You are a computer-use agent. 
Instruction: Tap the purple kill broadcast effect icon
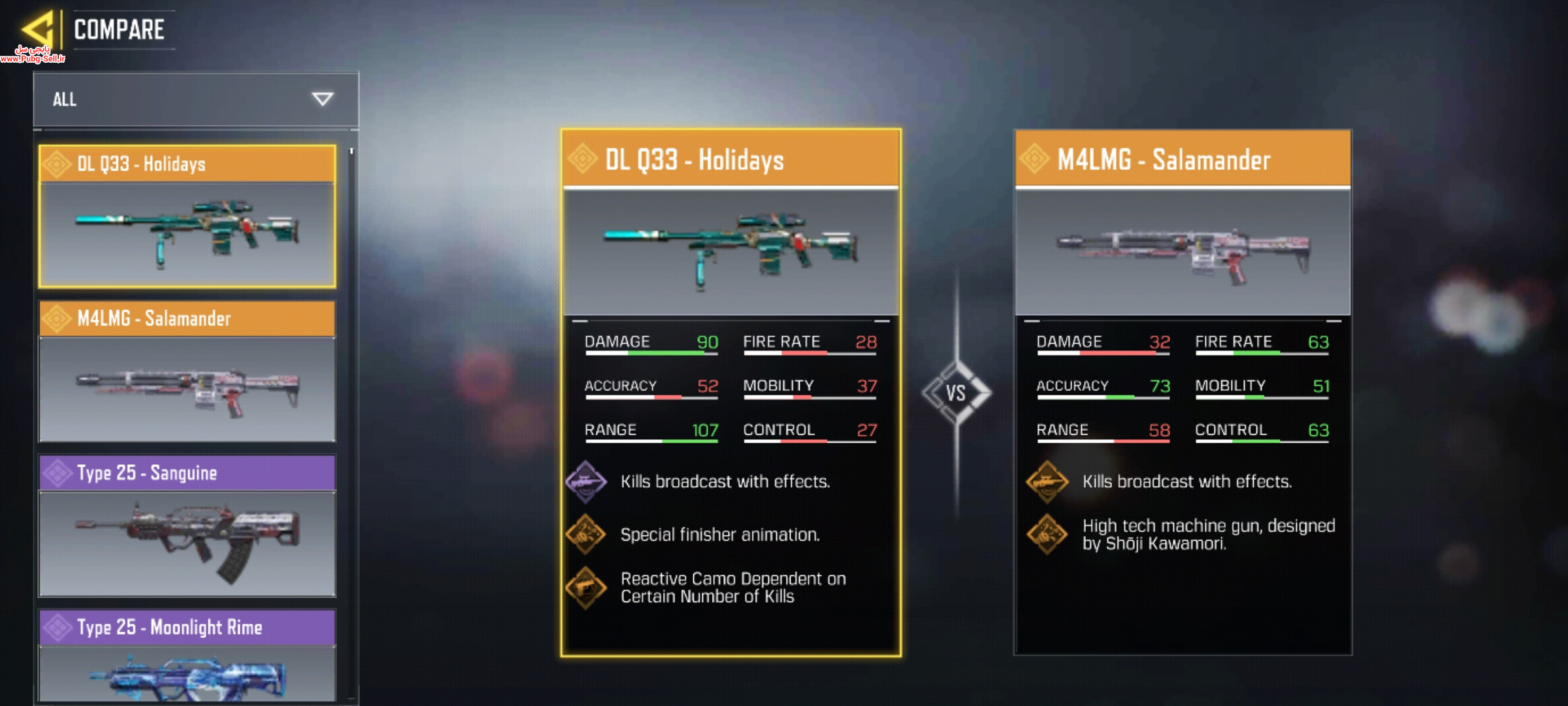pos(586,482)
